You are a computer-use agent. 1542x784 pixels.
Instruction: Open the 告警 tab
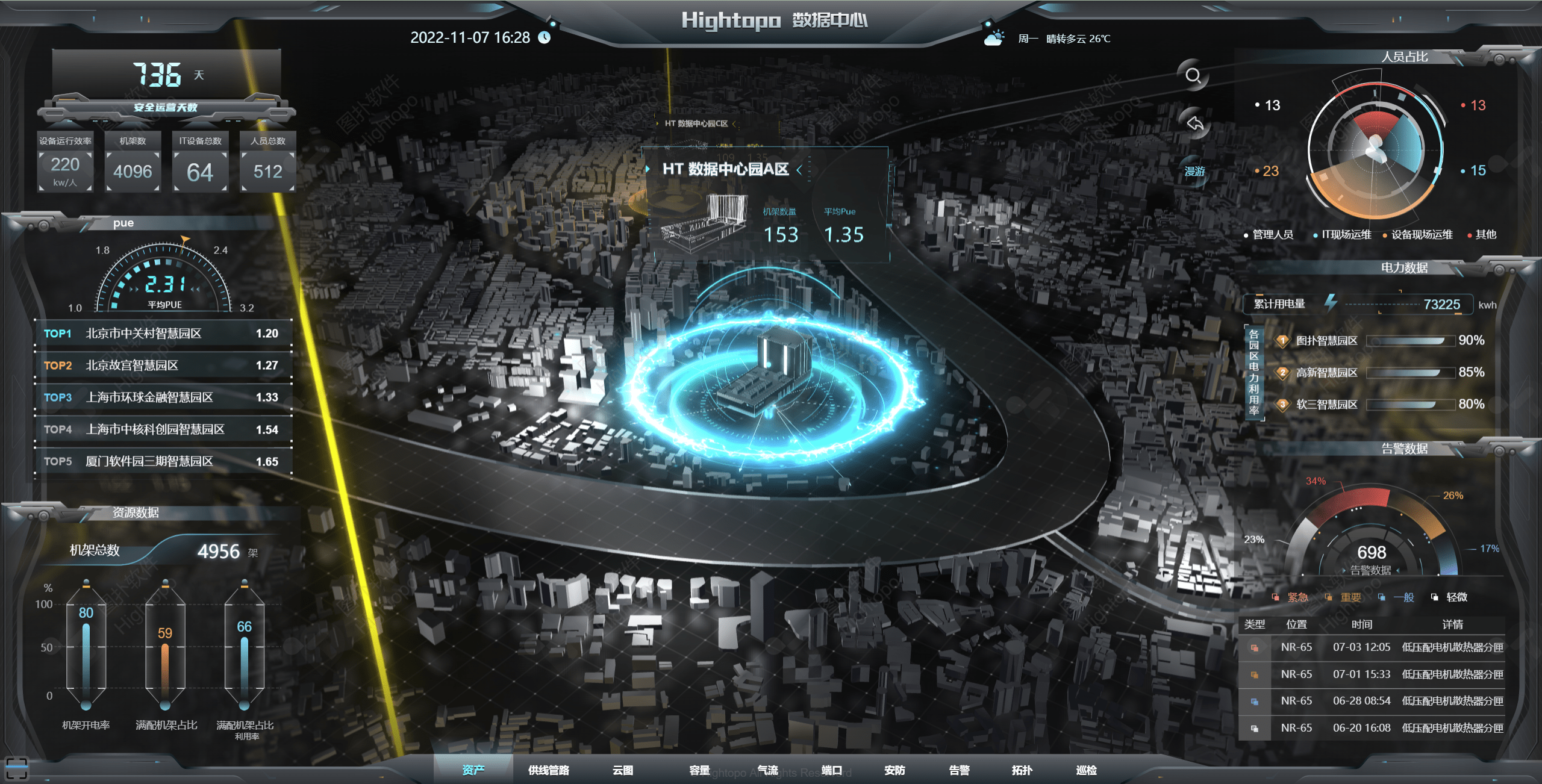coord(959,770)
